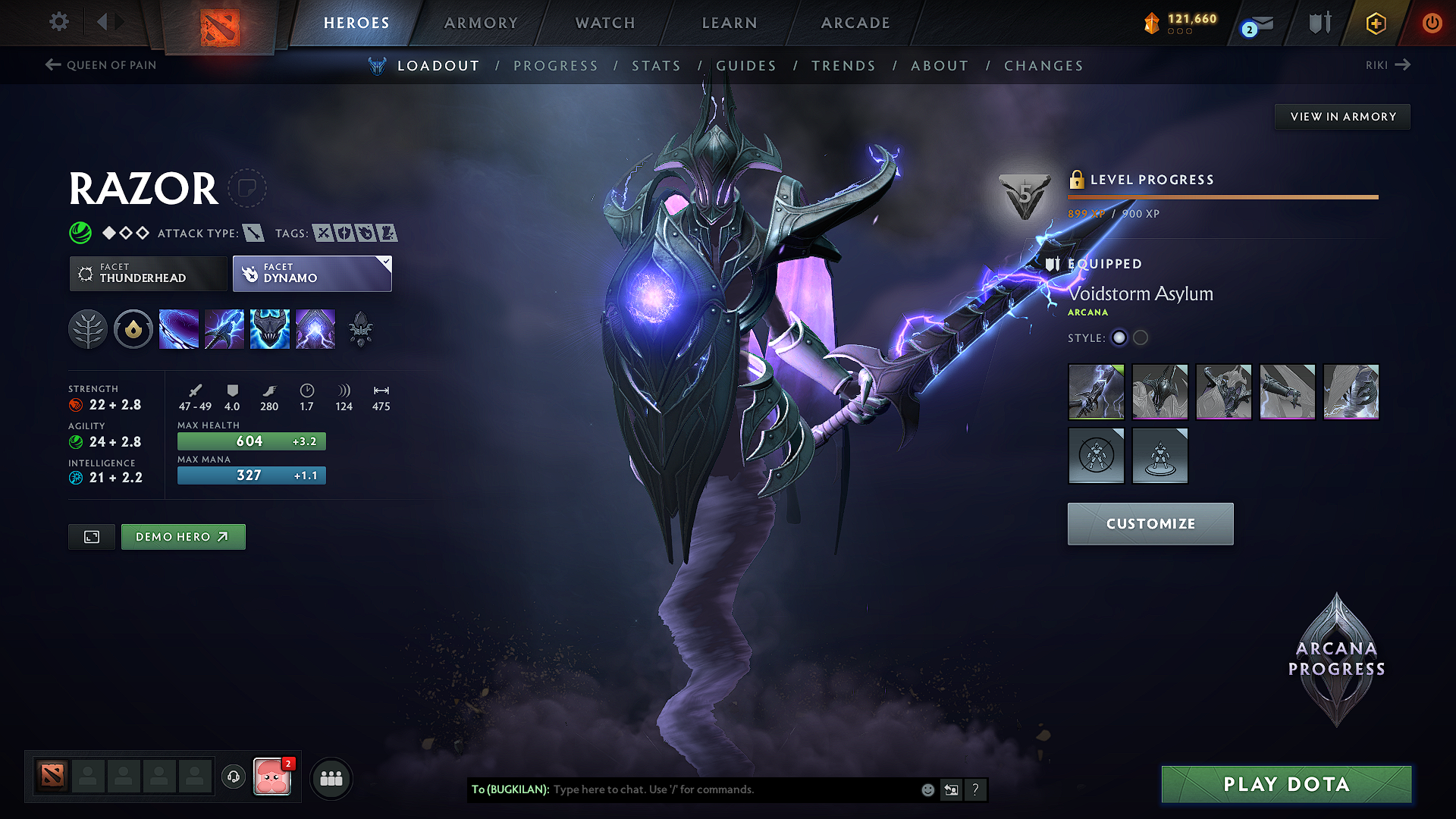Switch to the Thunderhead facet
Viewport: 1456px width, 819px height.
(148, 274)
